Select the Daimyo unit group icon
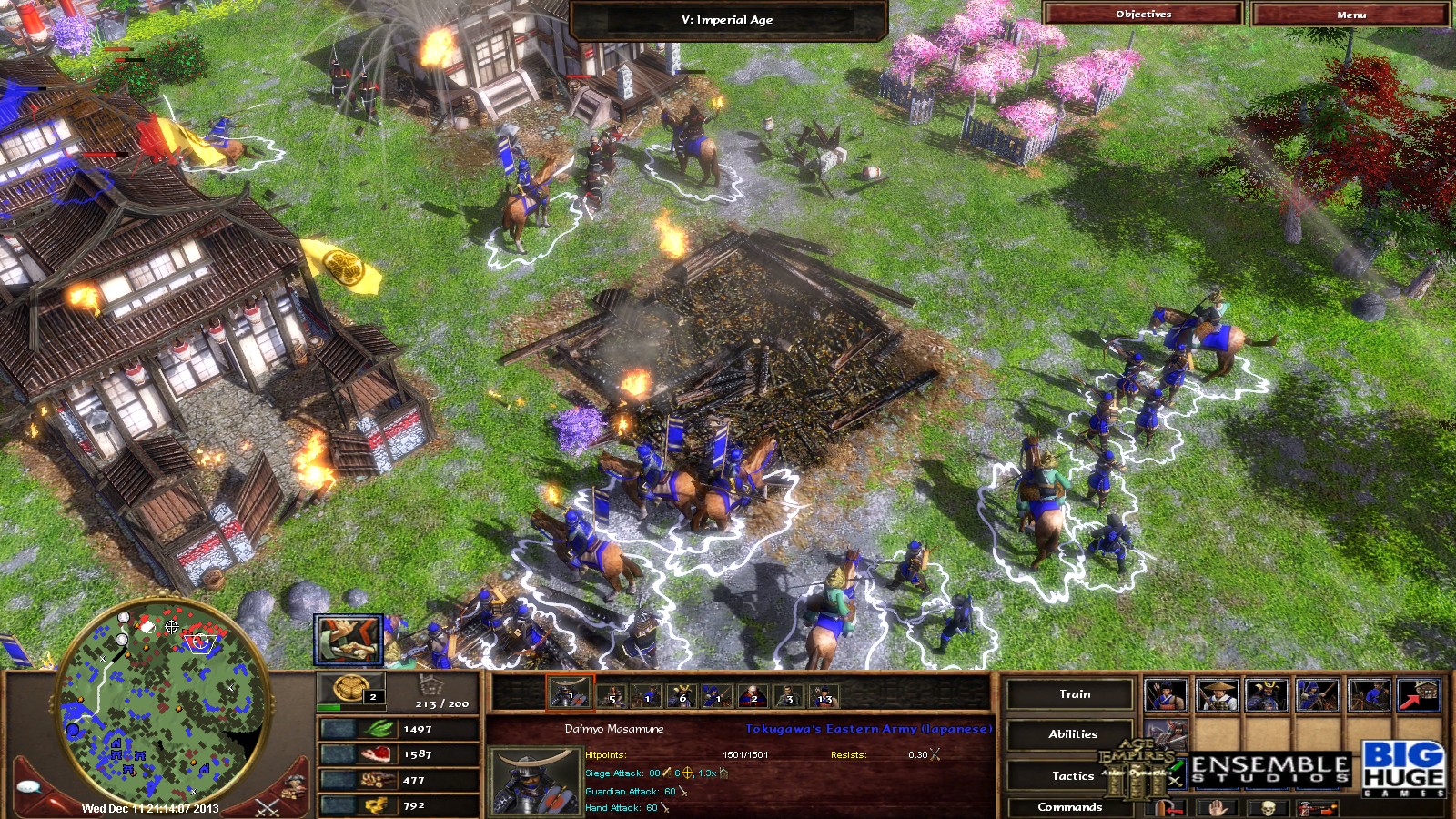Image resolution: width=1456 pixels, height=819 pixels. click(x=570, y=696)
